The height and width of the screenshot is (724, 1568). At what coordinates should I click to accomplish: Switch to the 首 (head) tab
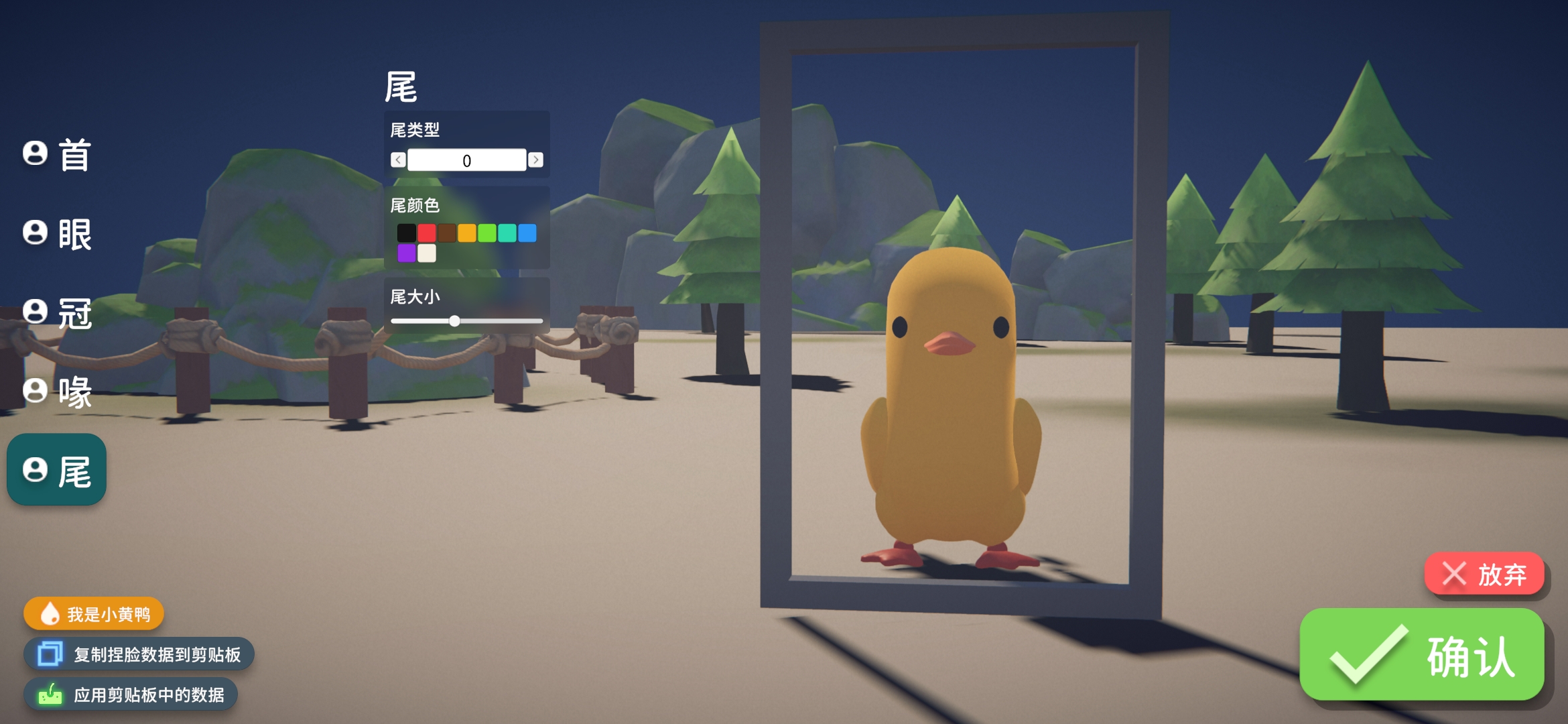tap(58, 154)
